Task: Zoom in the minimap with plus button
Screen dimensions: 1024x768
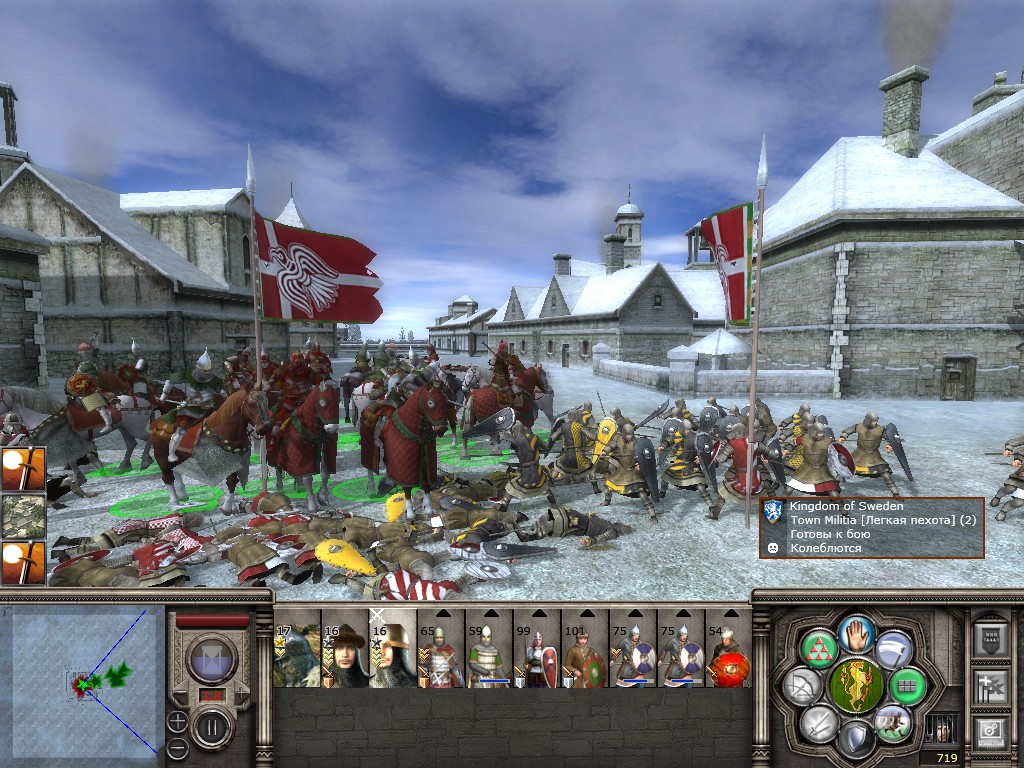Action: coord(177,719)
